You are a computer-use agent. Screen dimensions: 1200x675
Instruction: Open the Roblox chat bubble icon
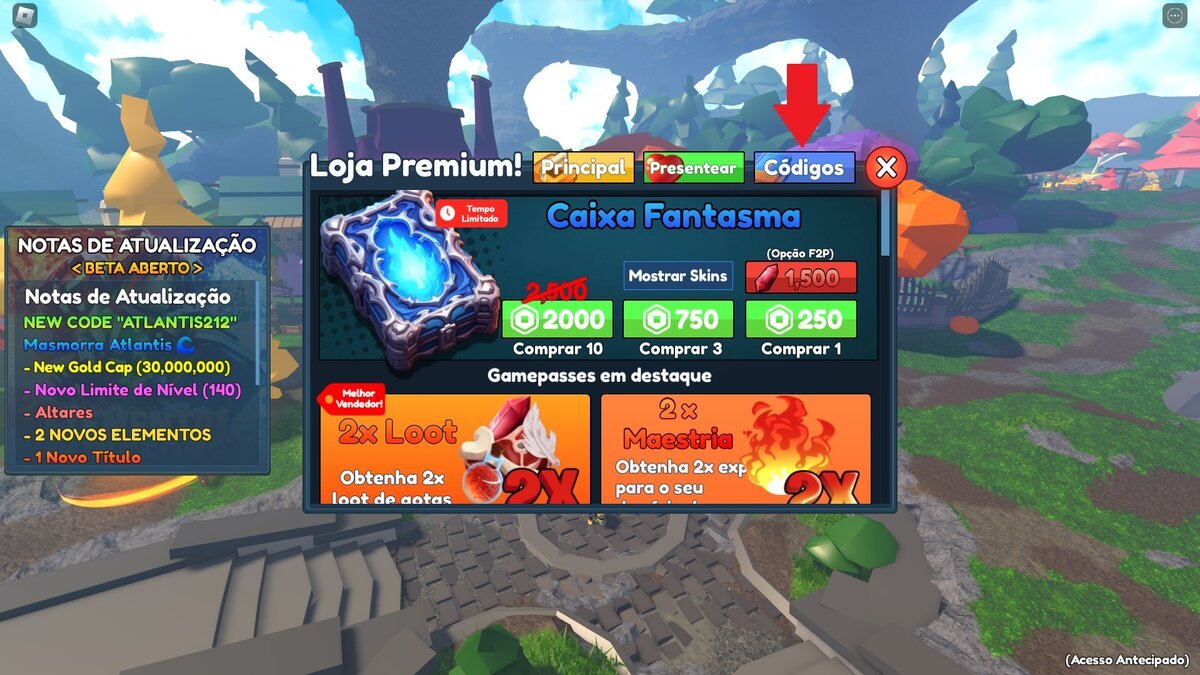click(x=1174, y=16)
